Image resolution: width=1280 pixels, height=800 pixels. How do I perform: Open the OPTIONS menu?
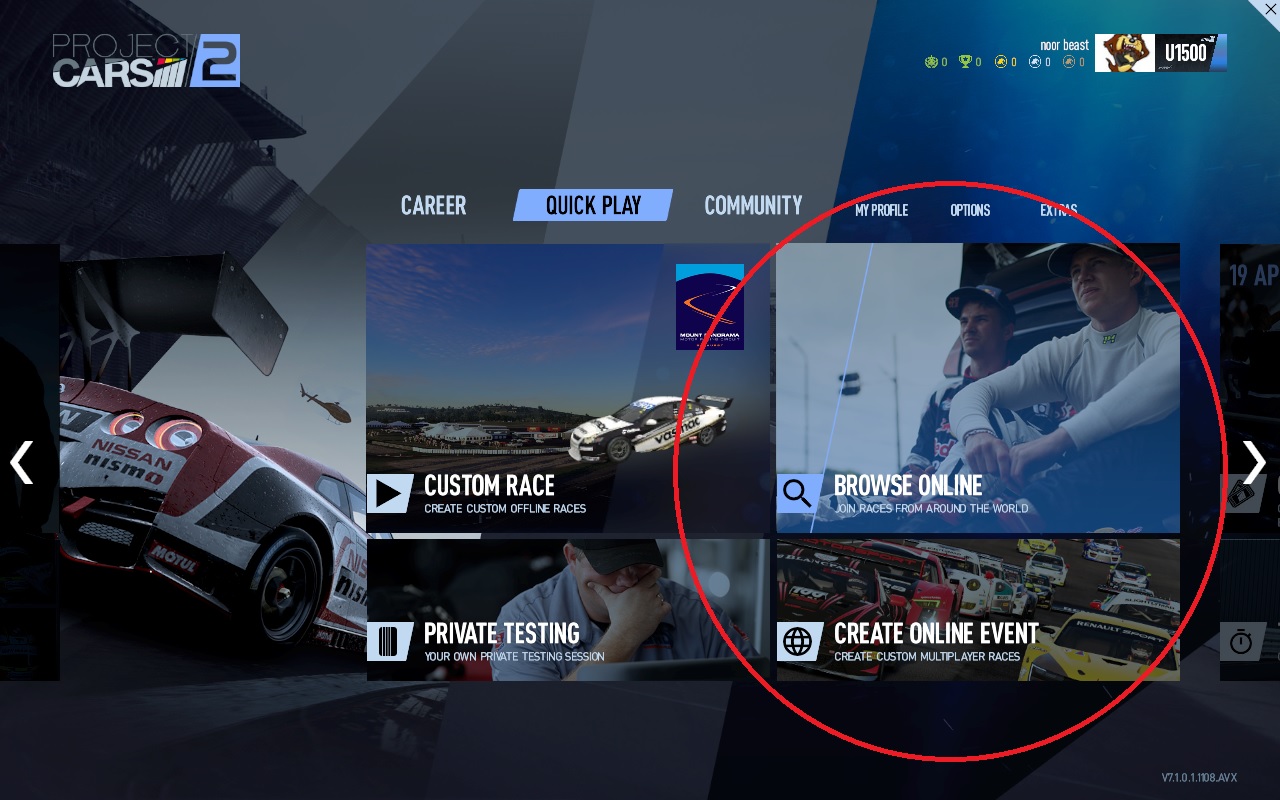pyautogui.click(x=970, y=211)
